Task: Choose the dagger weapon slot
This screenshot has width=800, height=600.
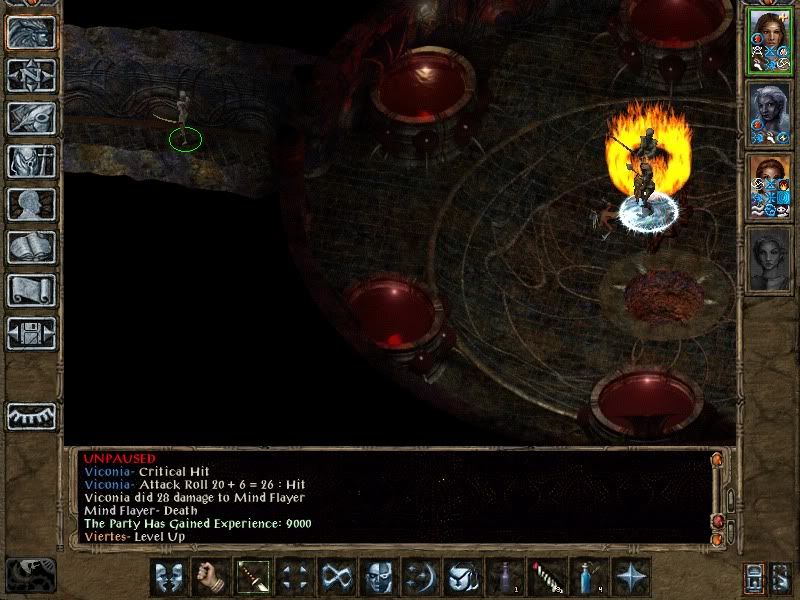Action: tap(253, 577)
